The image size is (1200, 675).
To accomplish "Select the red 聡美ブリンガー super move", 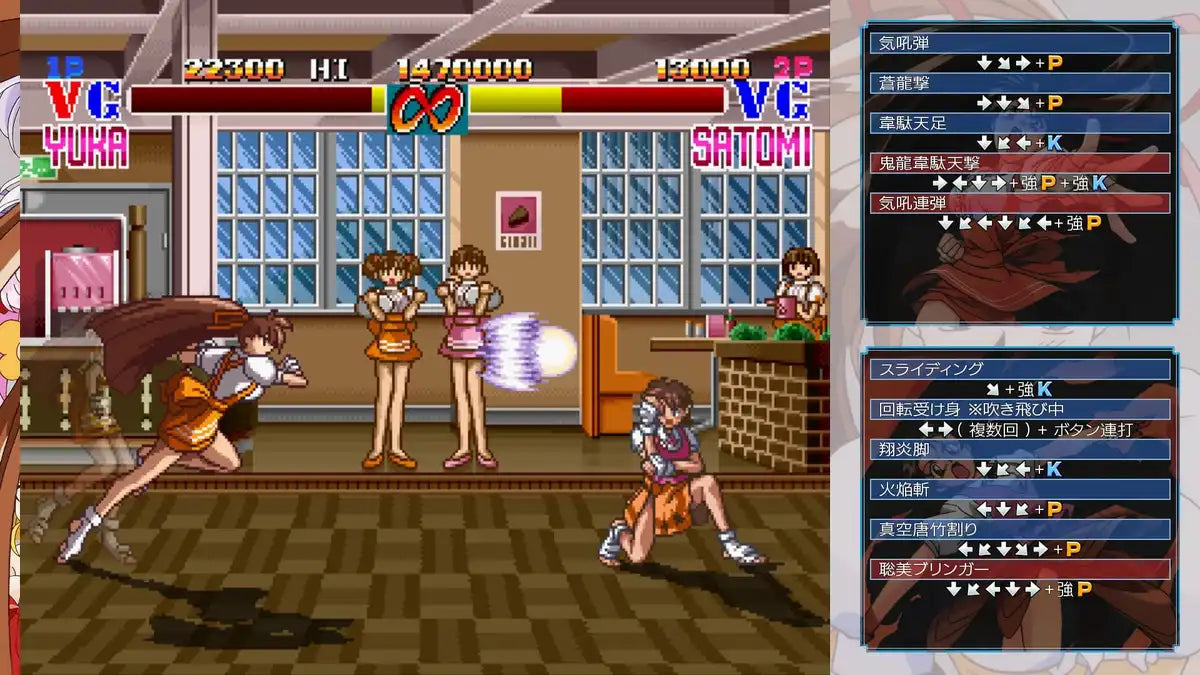I will 1020,569.
